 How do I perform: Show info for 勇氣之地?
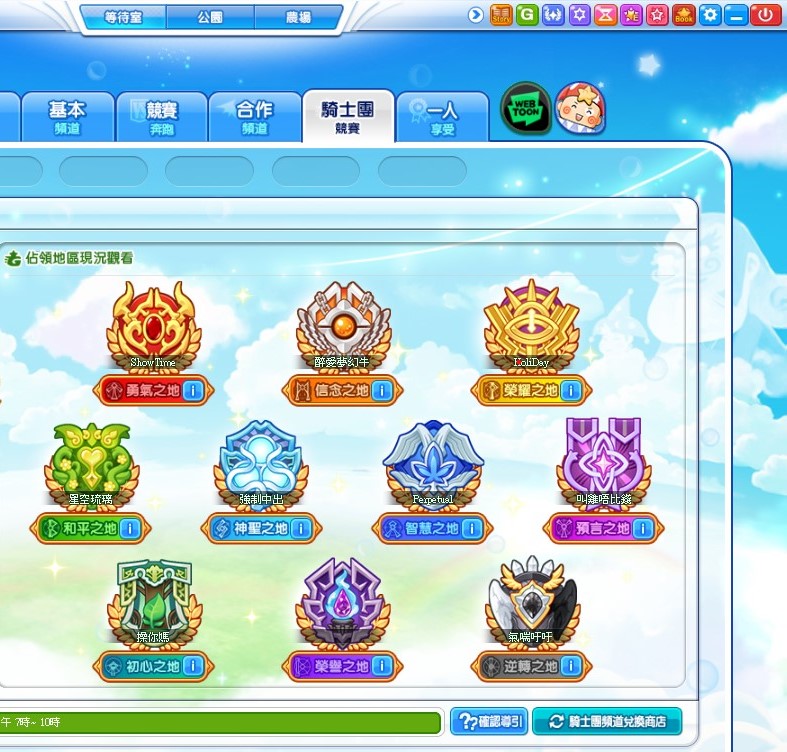194,391
